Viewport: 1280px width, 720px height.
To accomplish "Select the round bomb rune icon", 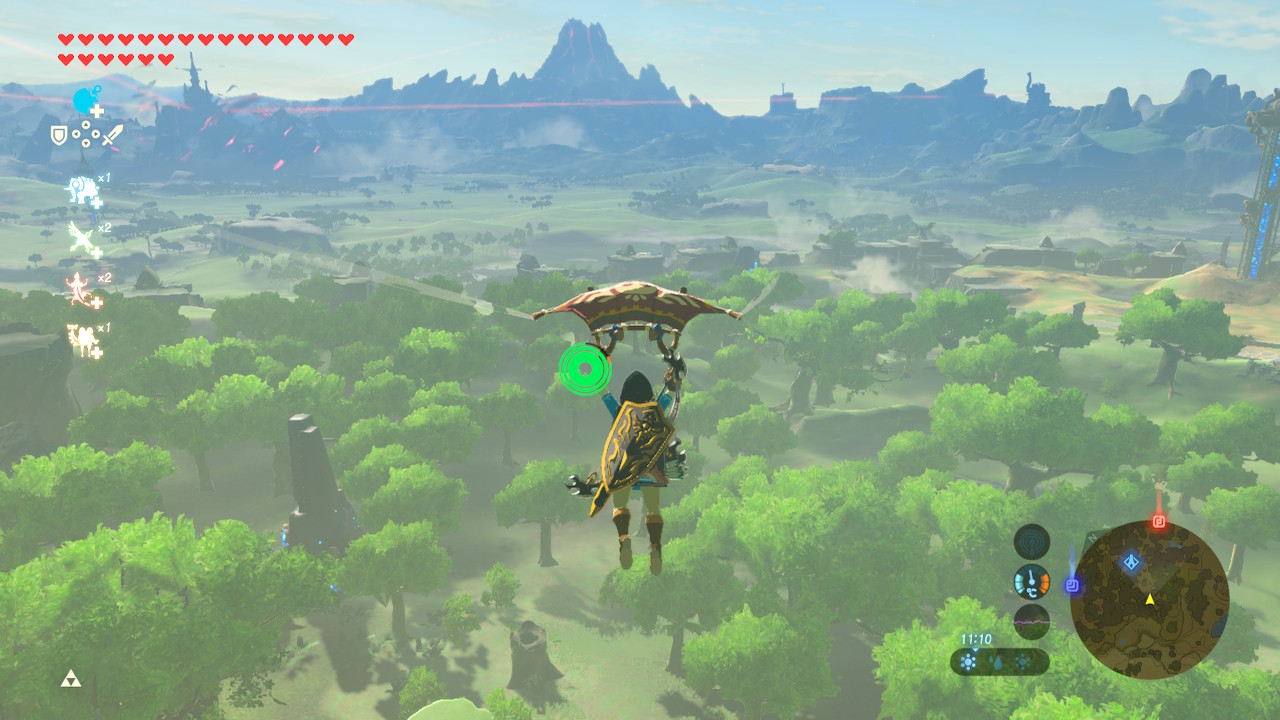I will coord(85,100).
